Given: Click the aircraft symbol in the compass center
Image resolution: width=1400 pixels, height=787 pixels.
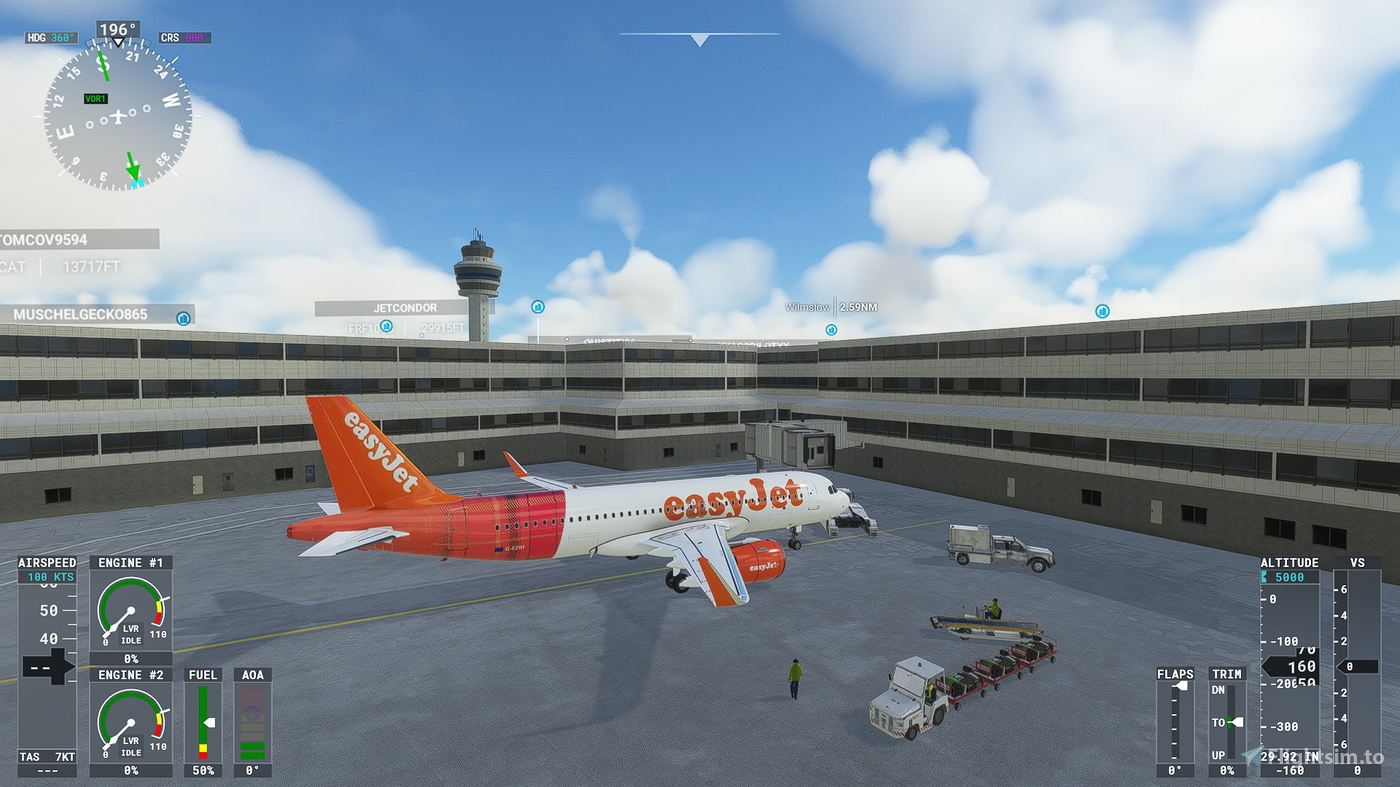Looking at the screenshot, I should click(x=118, y=115).
